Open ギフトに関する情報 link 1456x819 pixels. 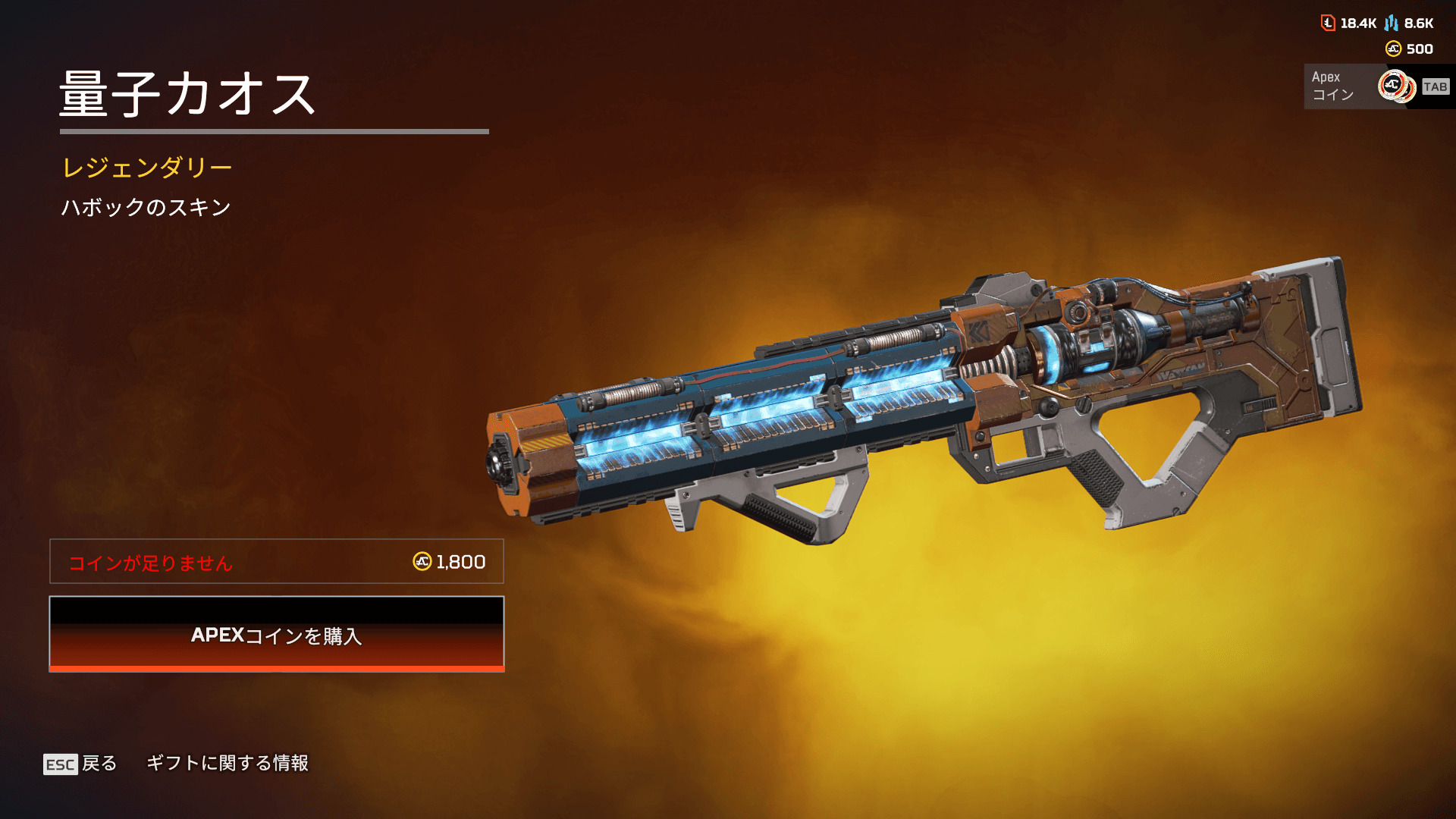[227, 763]
